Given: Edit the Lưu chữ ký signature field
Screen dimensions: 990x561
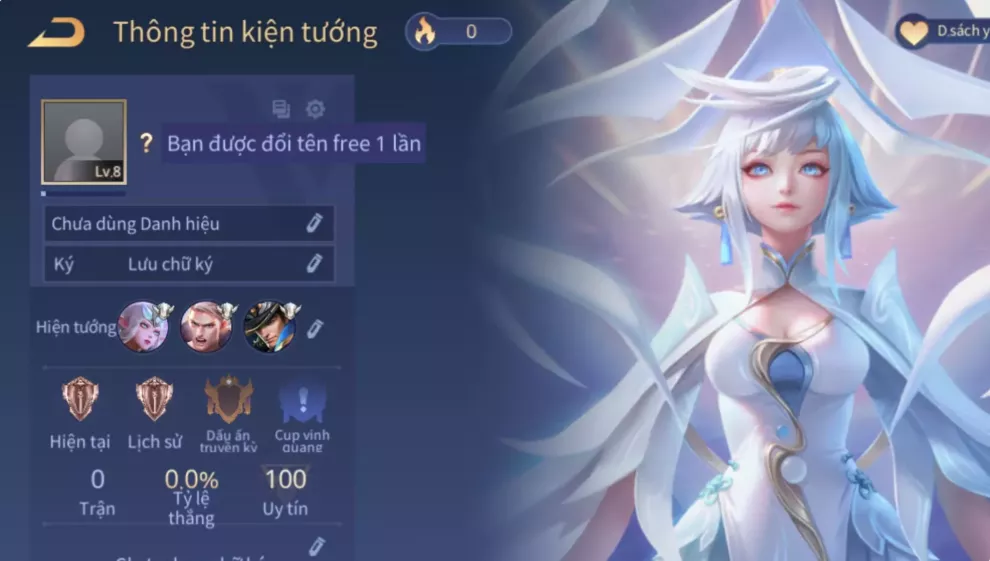Looking at the screenshot, I should pyautogui.click(x=313, y=264).
